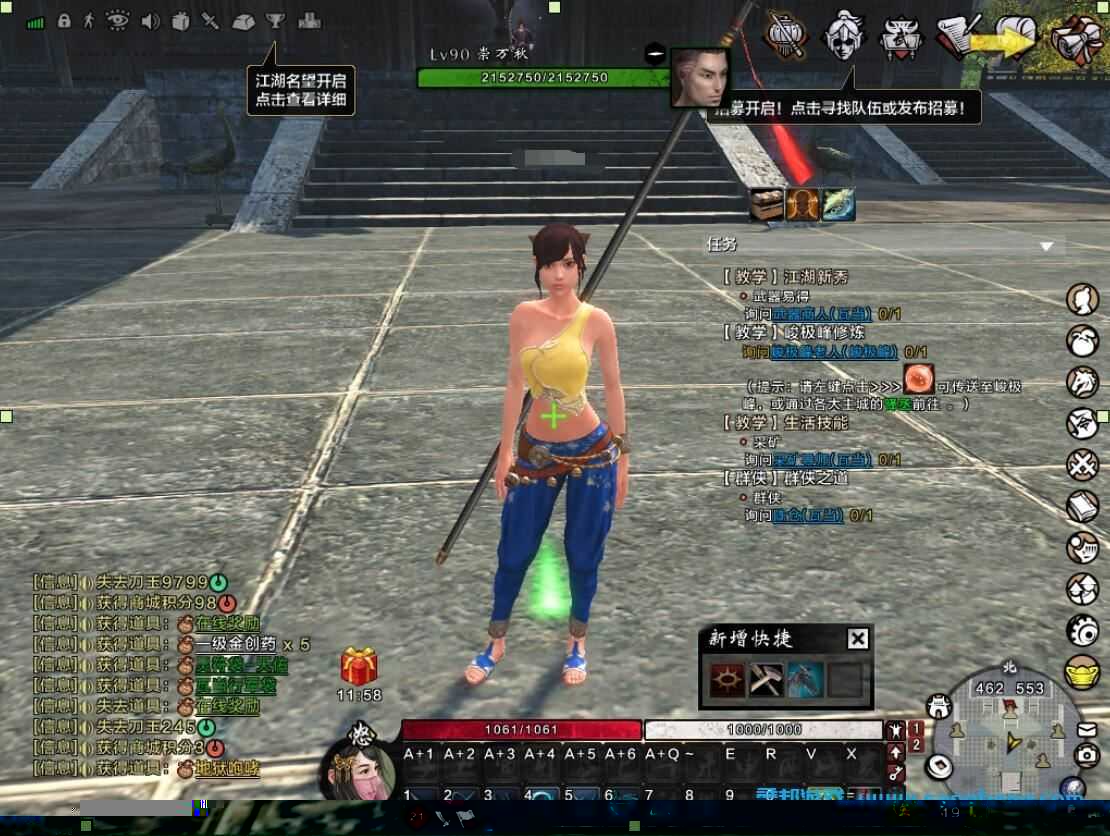Screen dimensions: 1110x836
Task: Open the gold ingot shop icon
Action: pyautogui.click(x=1082, y=669)
